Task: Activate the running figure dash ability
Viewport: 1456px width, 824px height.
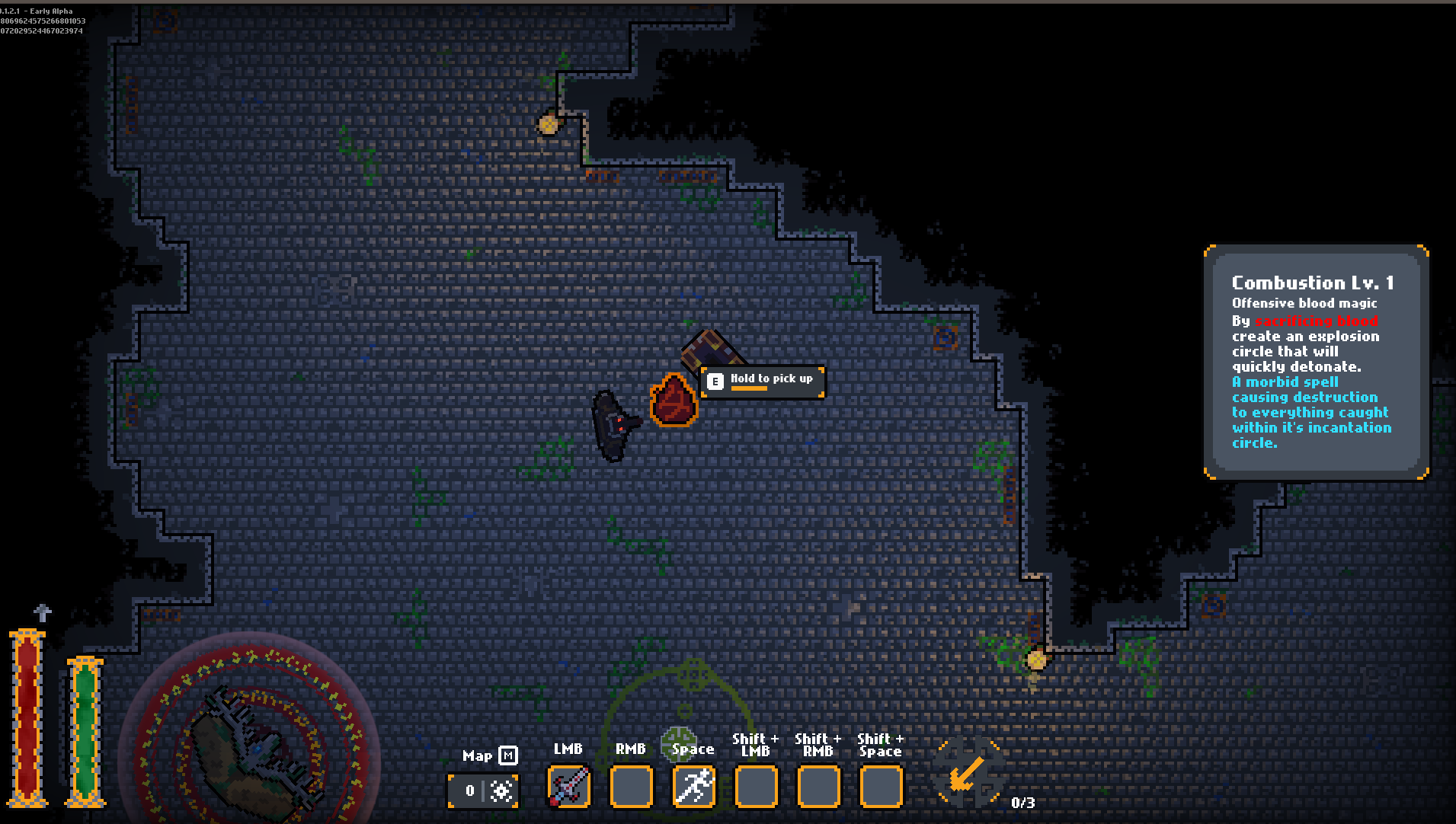Action: (693, 786)
